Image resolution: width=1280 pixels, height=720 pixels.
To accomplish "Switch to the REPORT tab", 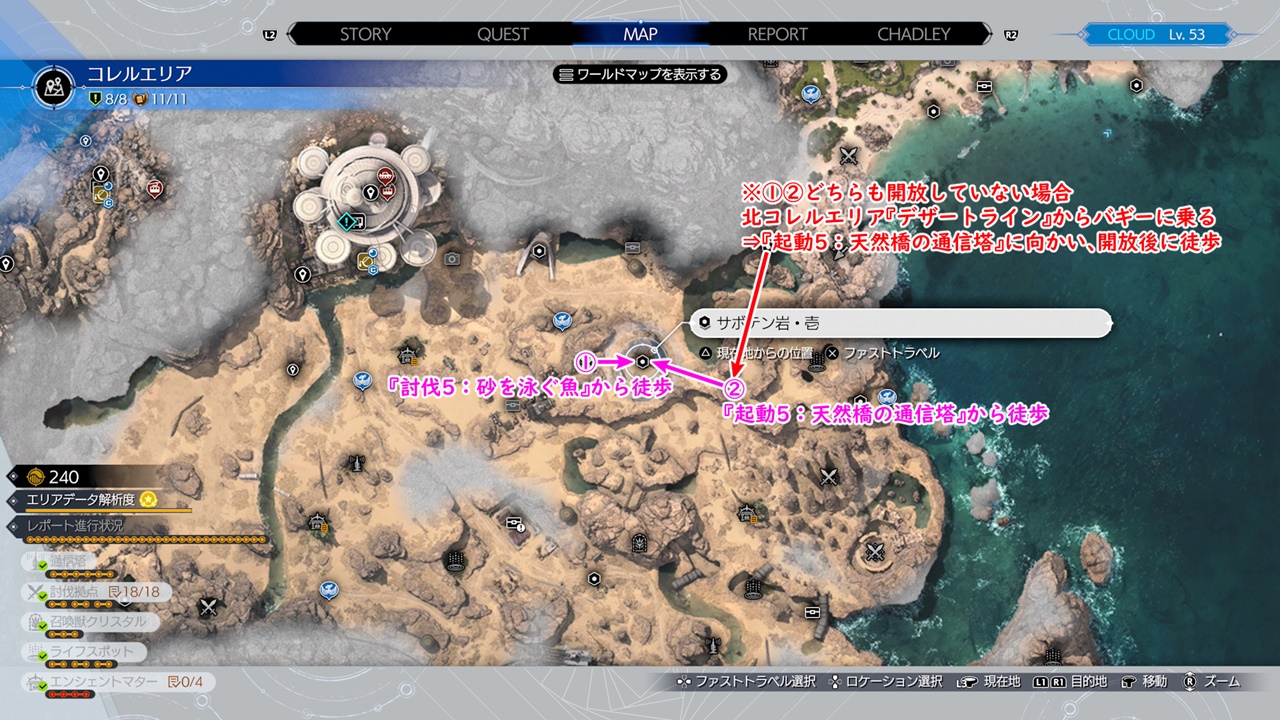I will click(777, 34).
